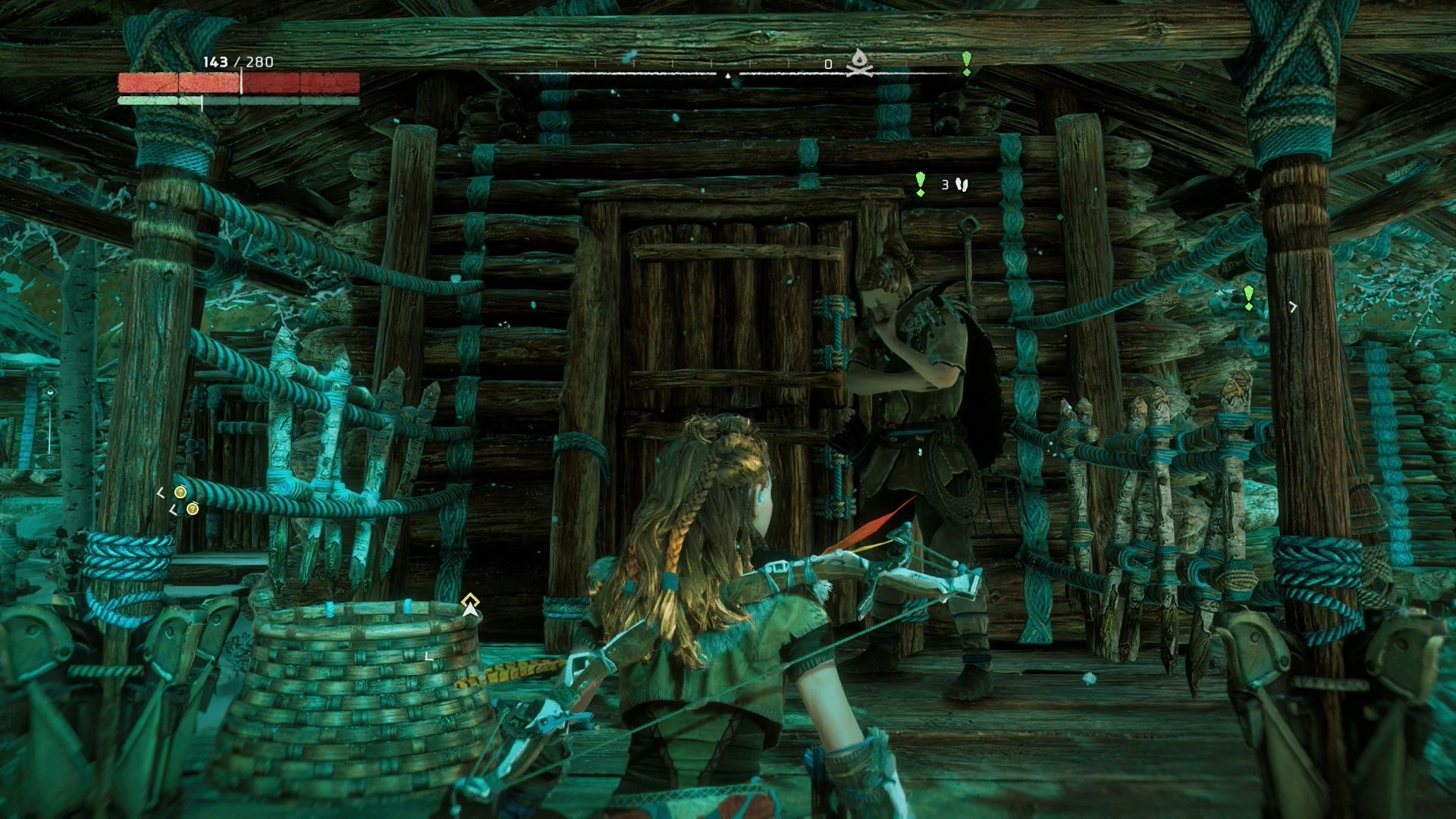The width and height of the screenshot is (1456, 819).
Task: Select the green quest marker beside the right-pointing arrow
Action: [1249, 297]
